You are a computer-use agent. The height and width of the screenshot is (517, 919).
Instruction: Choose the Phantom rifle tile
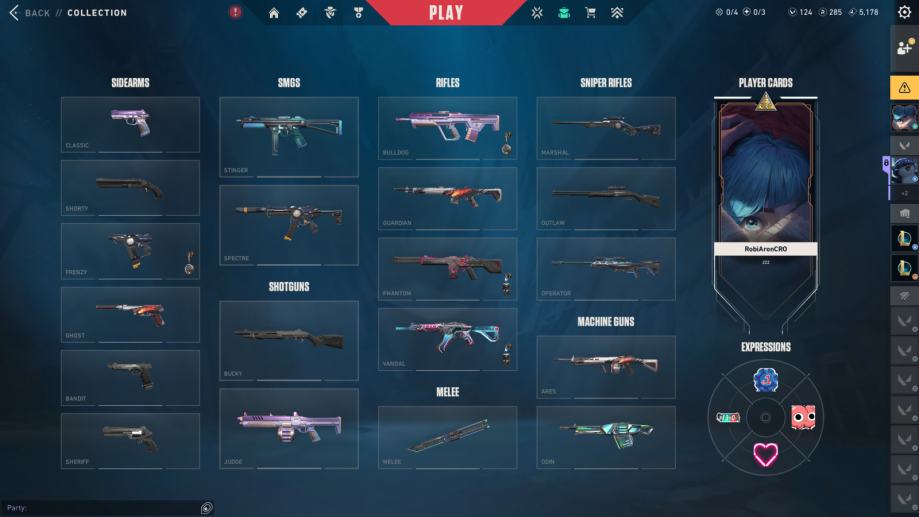pyautogui.click(x=447, y=269)
